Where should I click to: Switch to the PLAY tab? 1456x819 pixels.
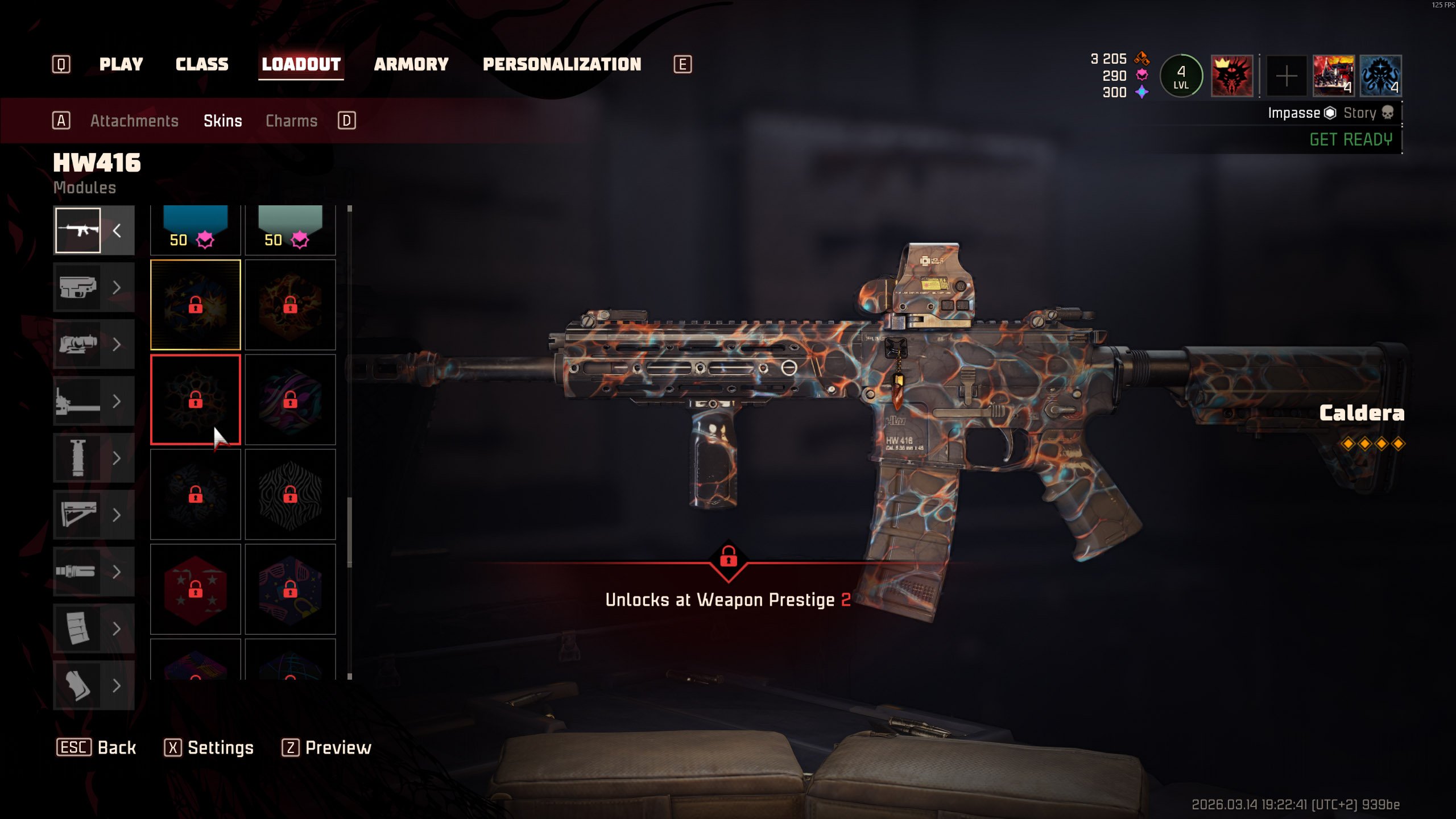(121, 64)
